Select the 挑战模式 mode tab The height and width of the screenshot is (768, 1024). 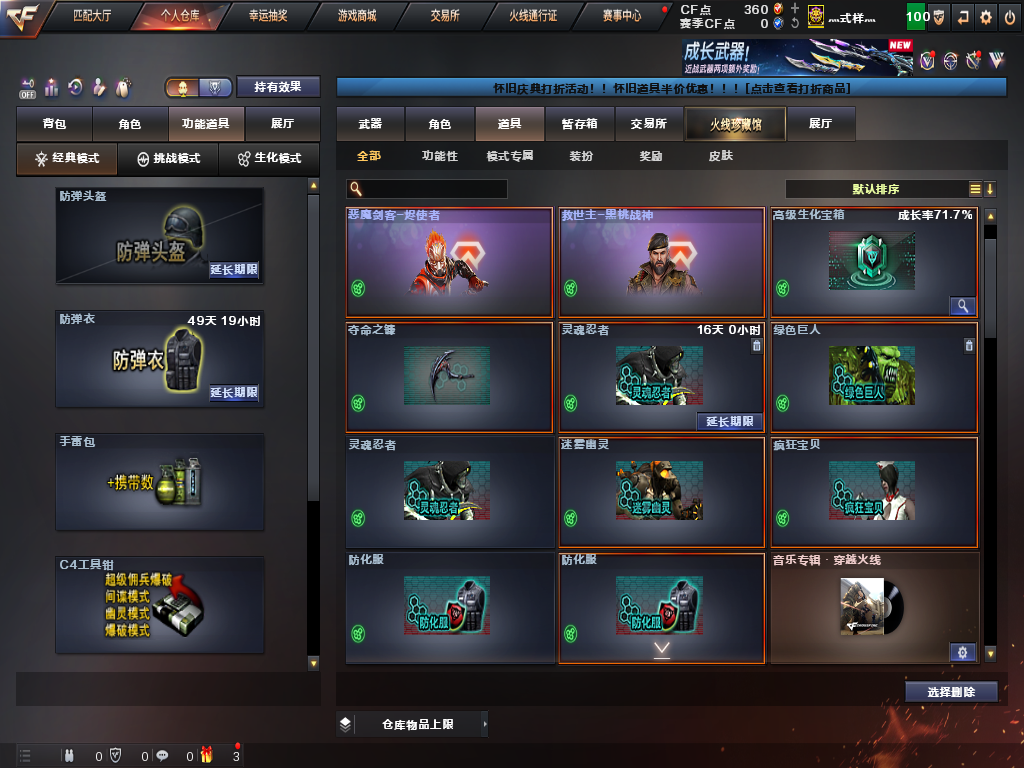point(168,159)
